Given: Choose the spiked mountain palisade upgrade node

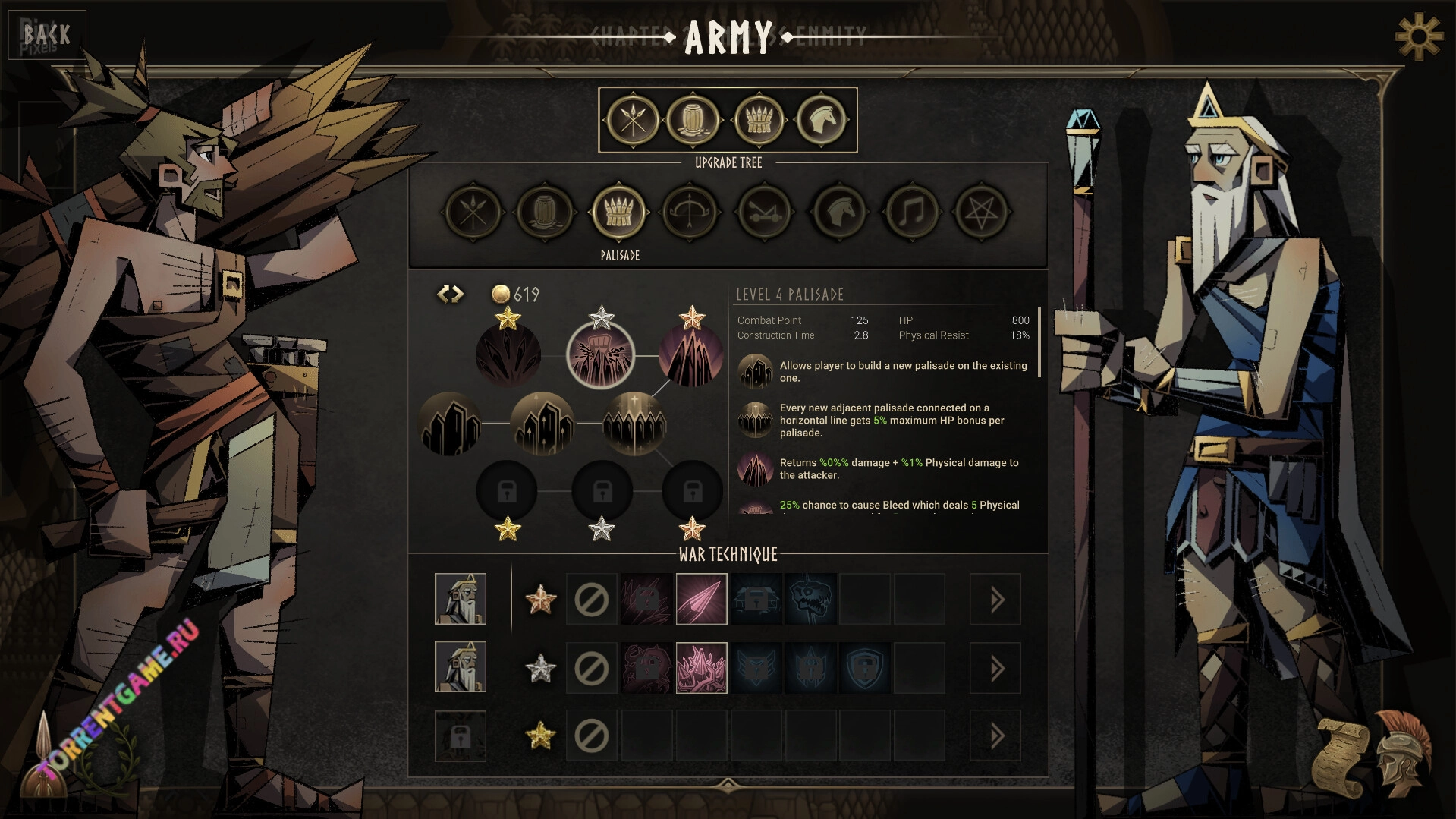Looking at the screenshot, I should pyautogui.click(x=690, y=355).
